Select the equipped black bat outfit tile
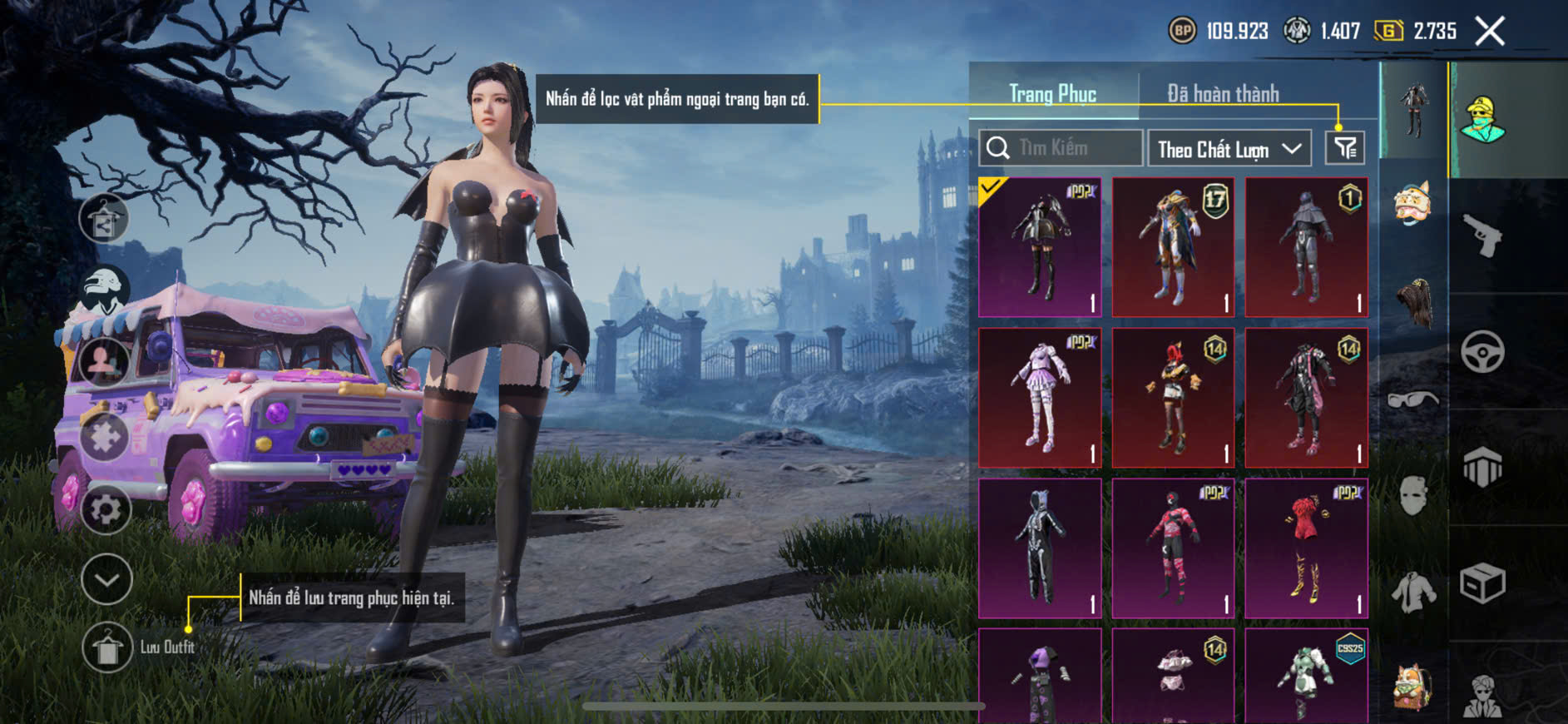 [1040, 247]
